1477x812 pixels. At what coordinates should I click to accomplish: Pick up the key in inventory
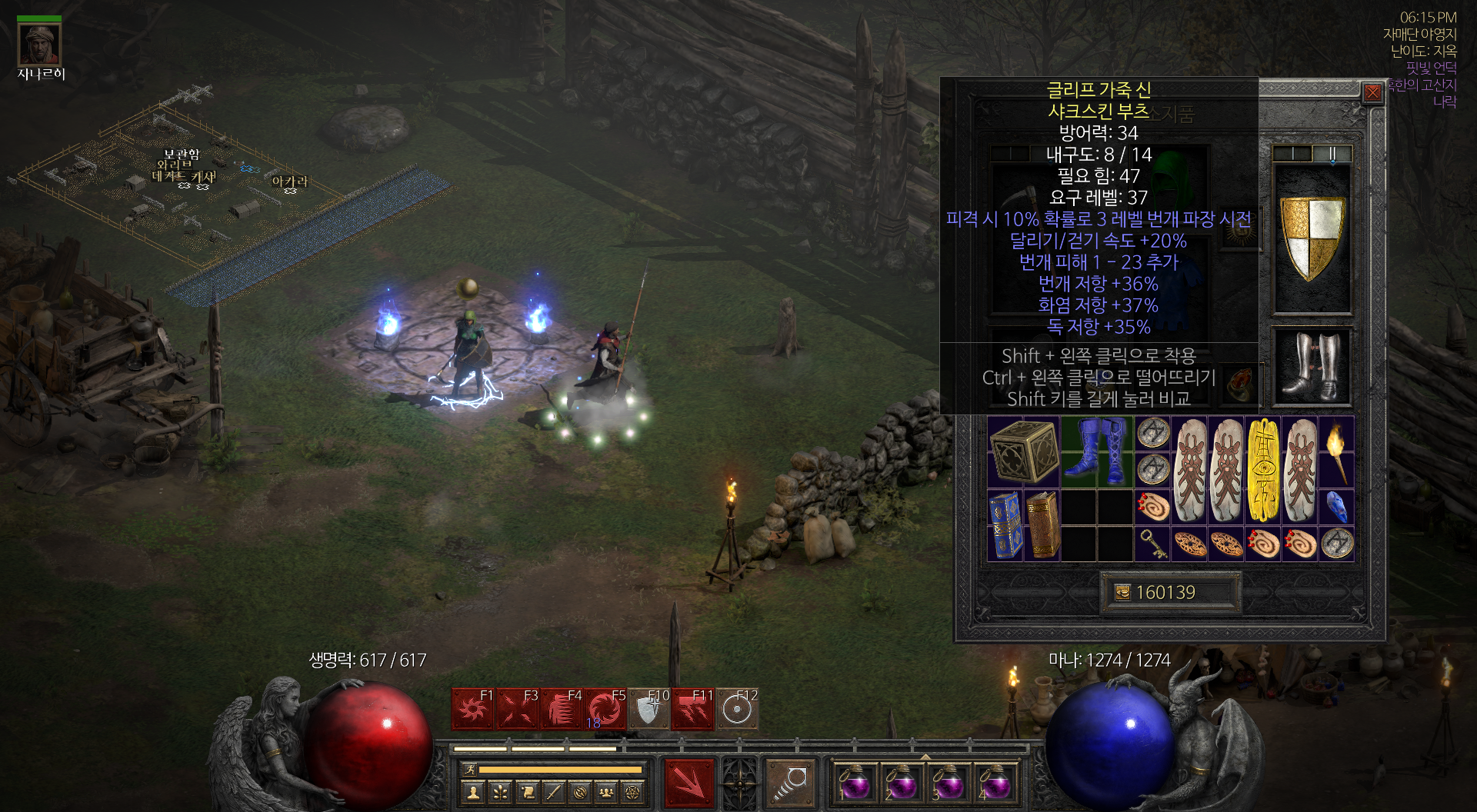click(x=1152, y=544)
